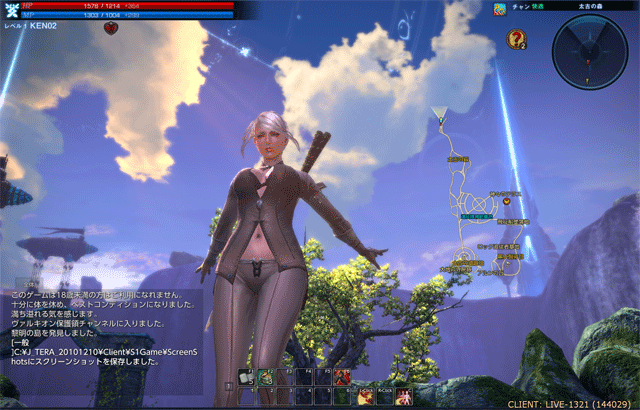Use the red skill icon in the hotbar
640x410 pixels.
341,378
